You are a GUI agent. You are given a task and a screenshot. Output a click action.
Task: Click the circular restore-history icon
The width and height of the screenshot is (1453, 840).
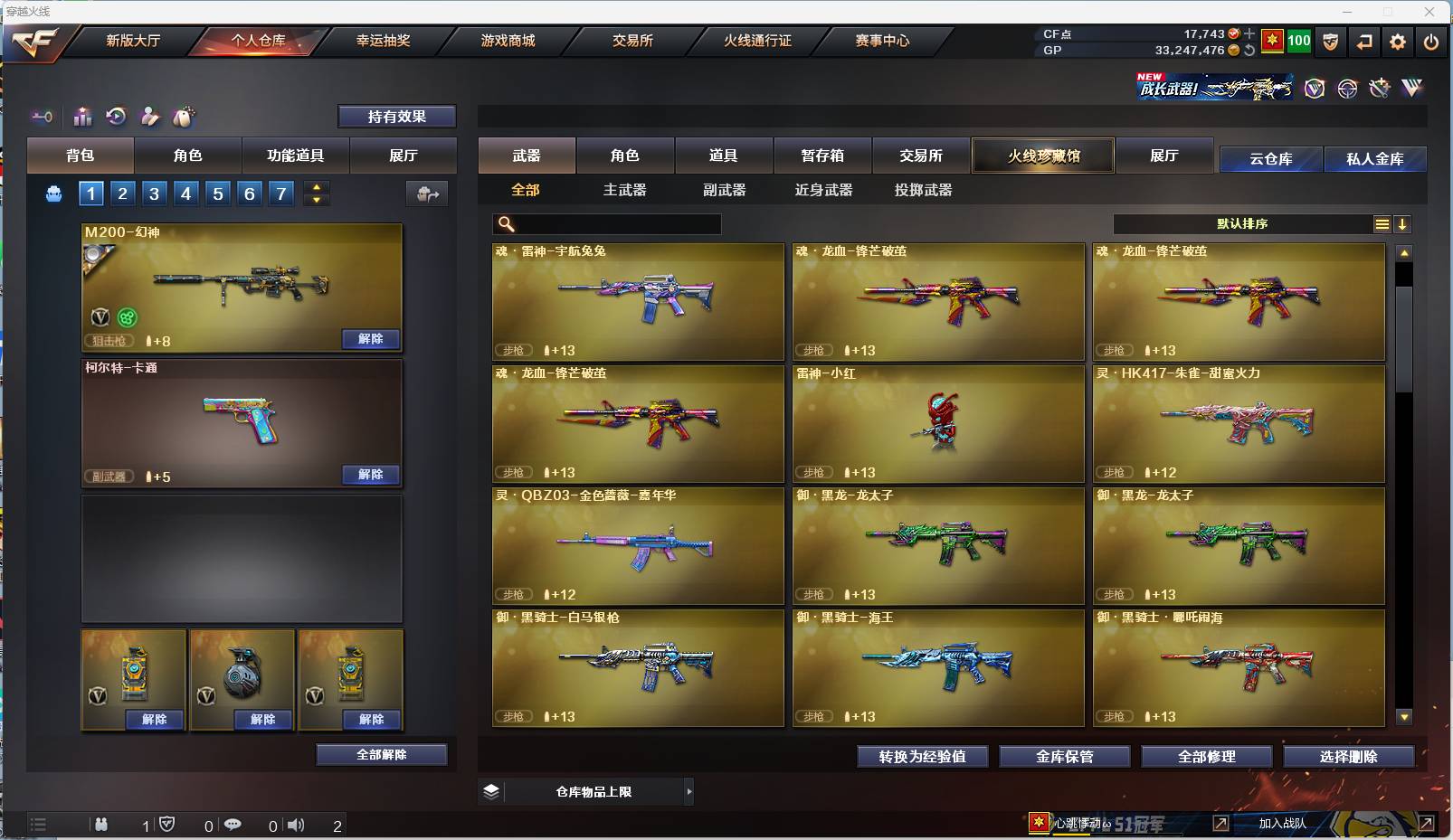pos(116,117)
